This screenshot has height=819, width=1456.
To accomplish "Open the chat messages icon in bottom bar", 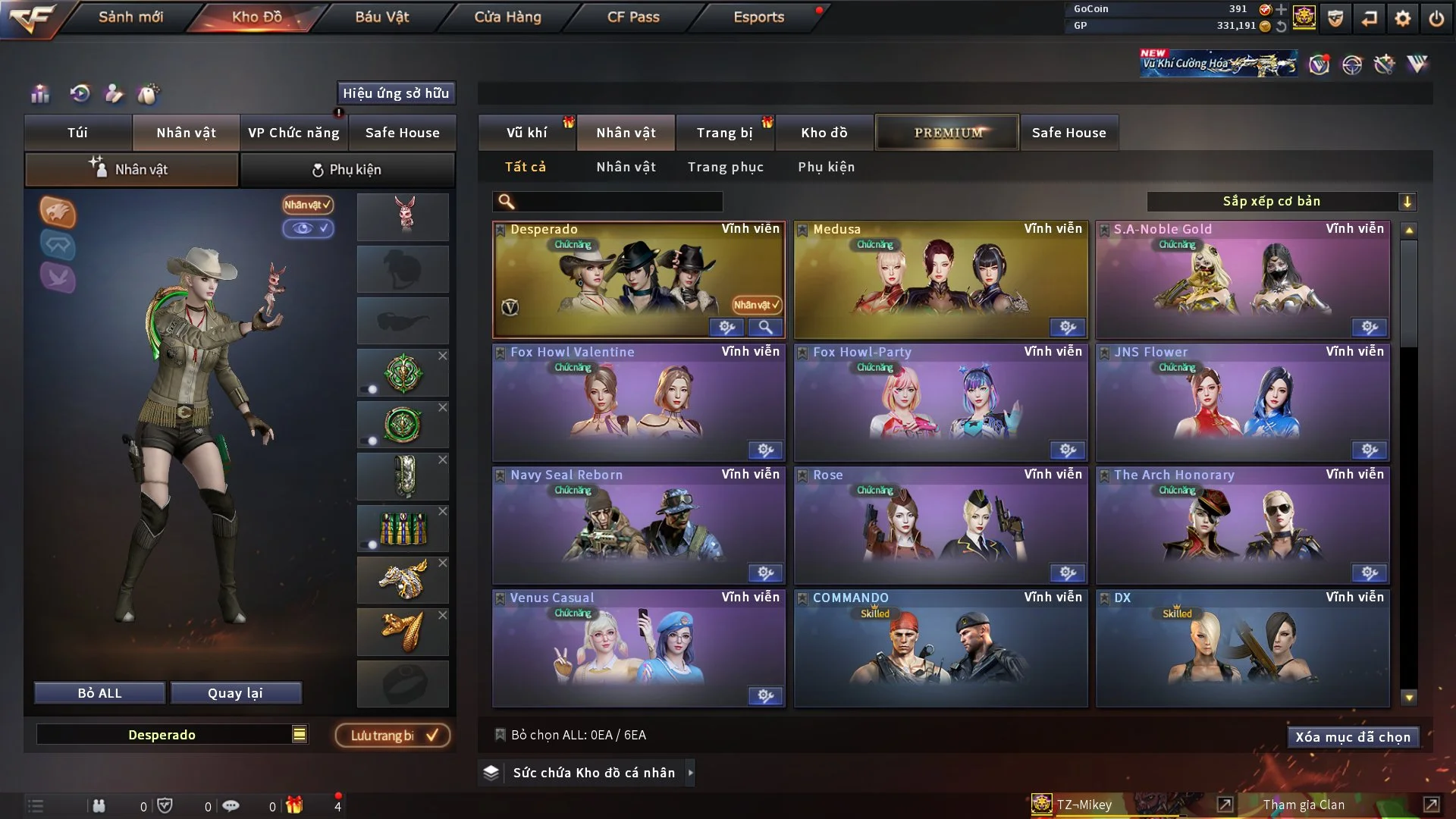I will (231, 805).
